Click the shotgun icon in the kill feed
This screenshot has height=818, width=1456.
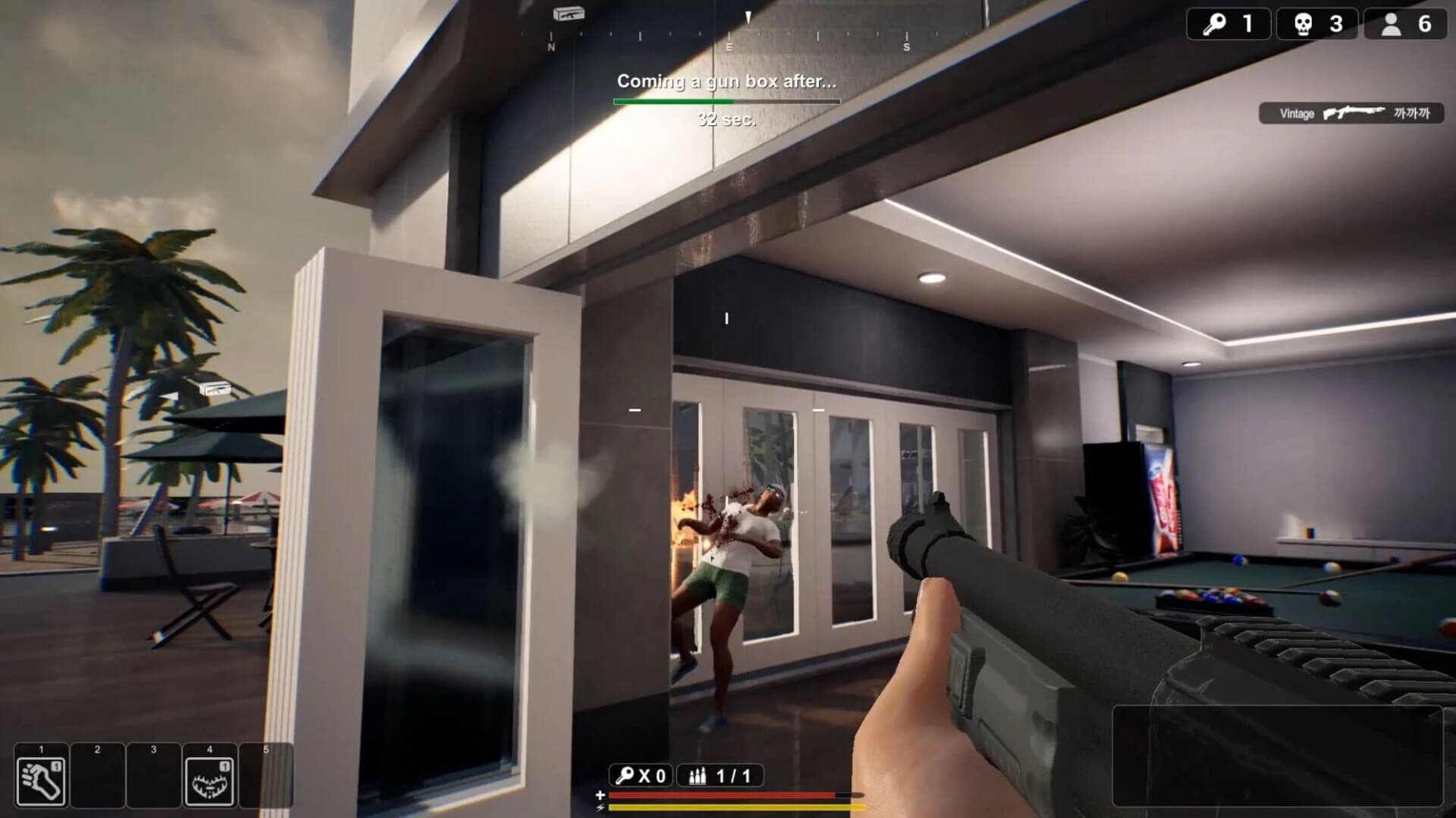1357,112
